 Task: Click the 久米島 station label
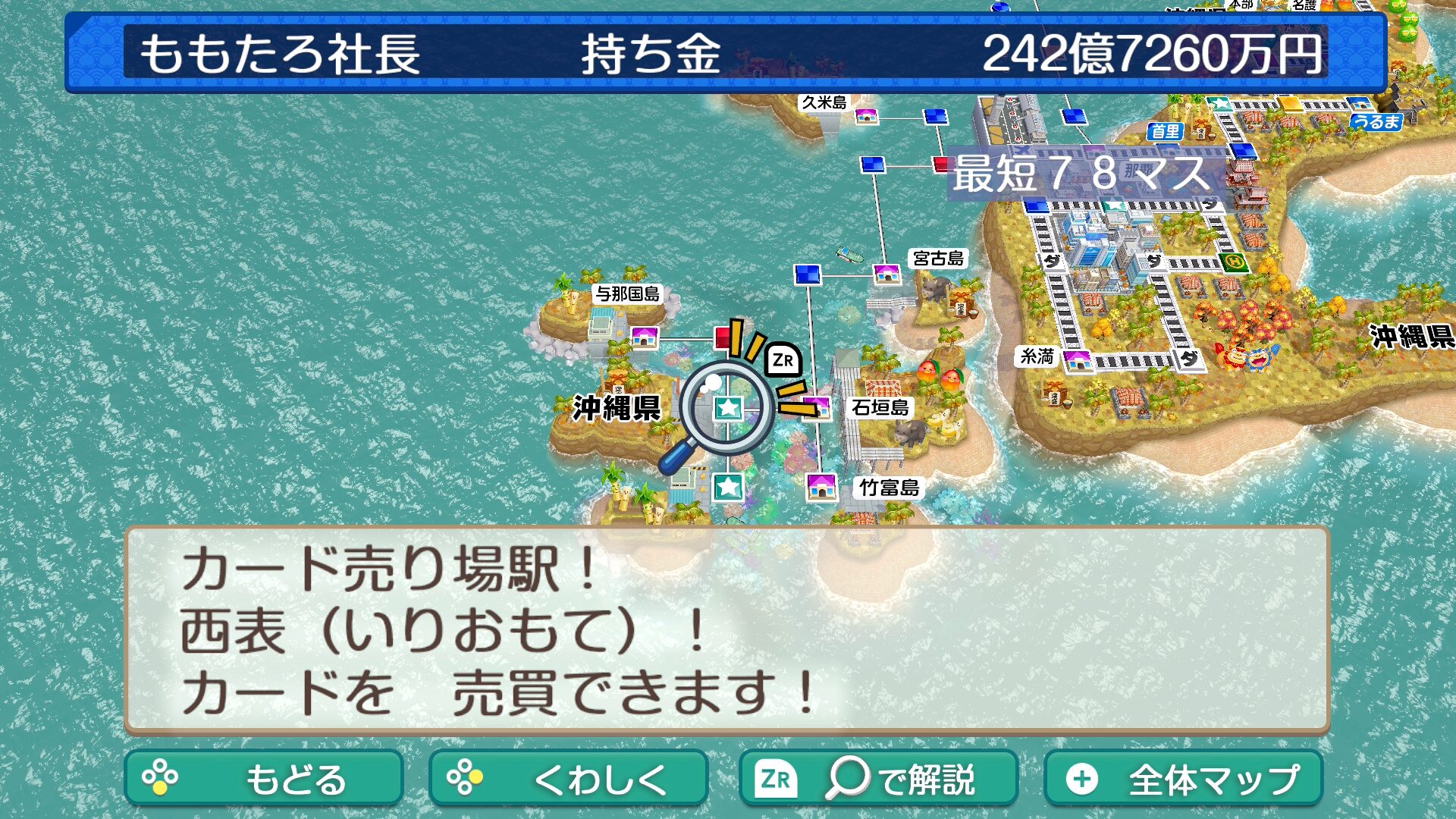click(x=824, y=102)
